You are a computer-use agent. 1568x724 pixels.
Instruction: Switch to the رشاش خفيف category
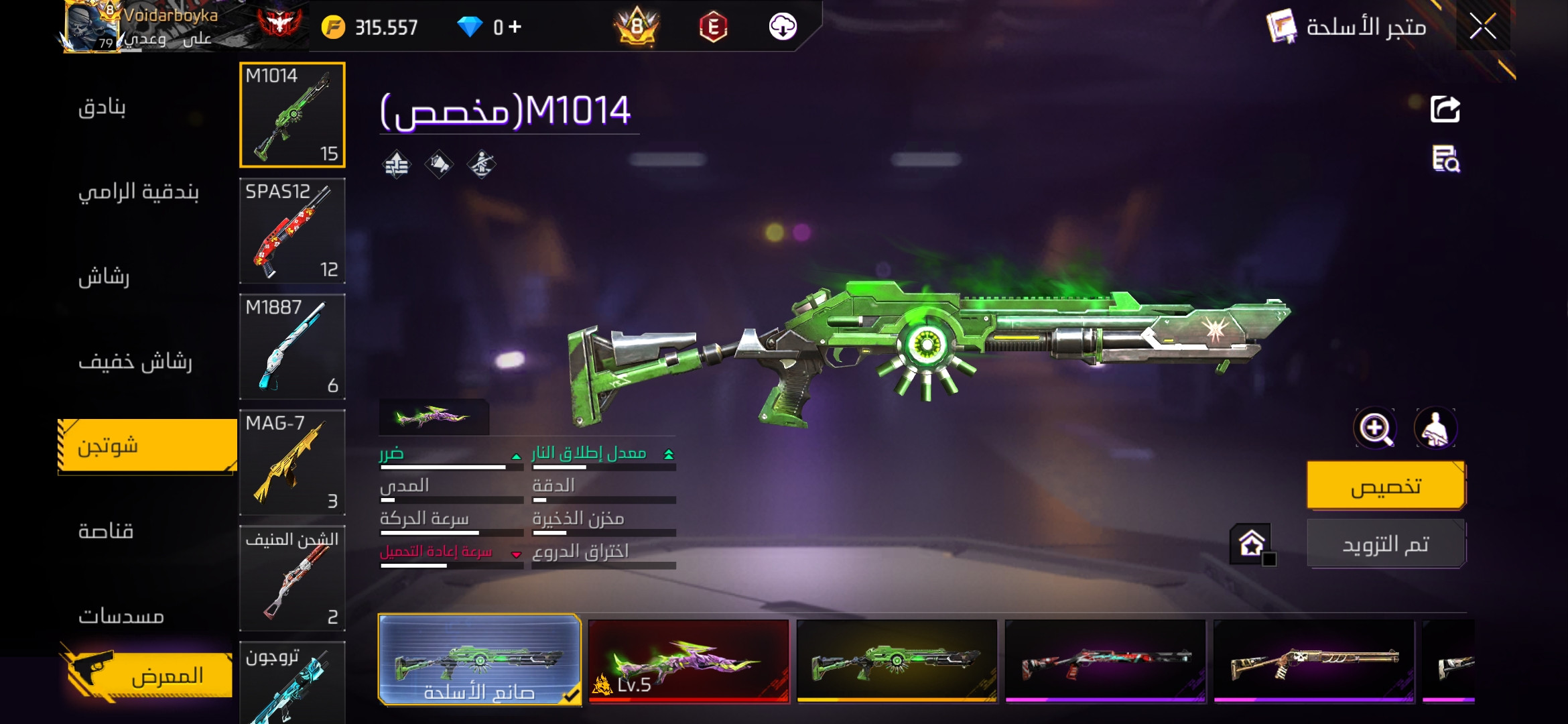[135, 362]
